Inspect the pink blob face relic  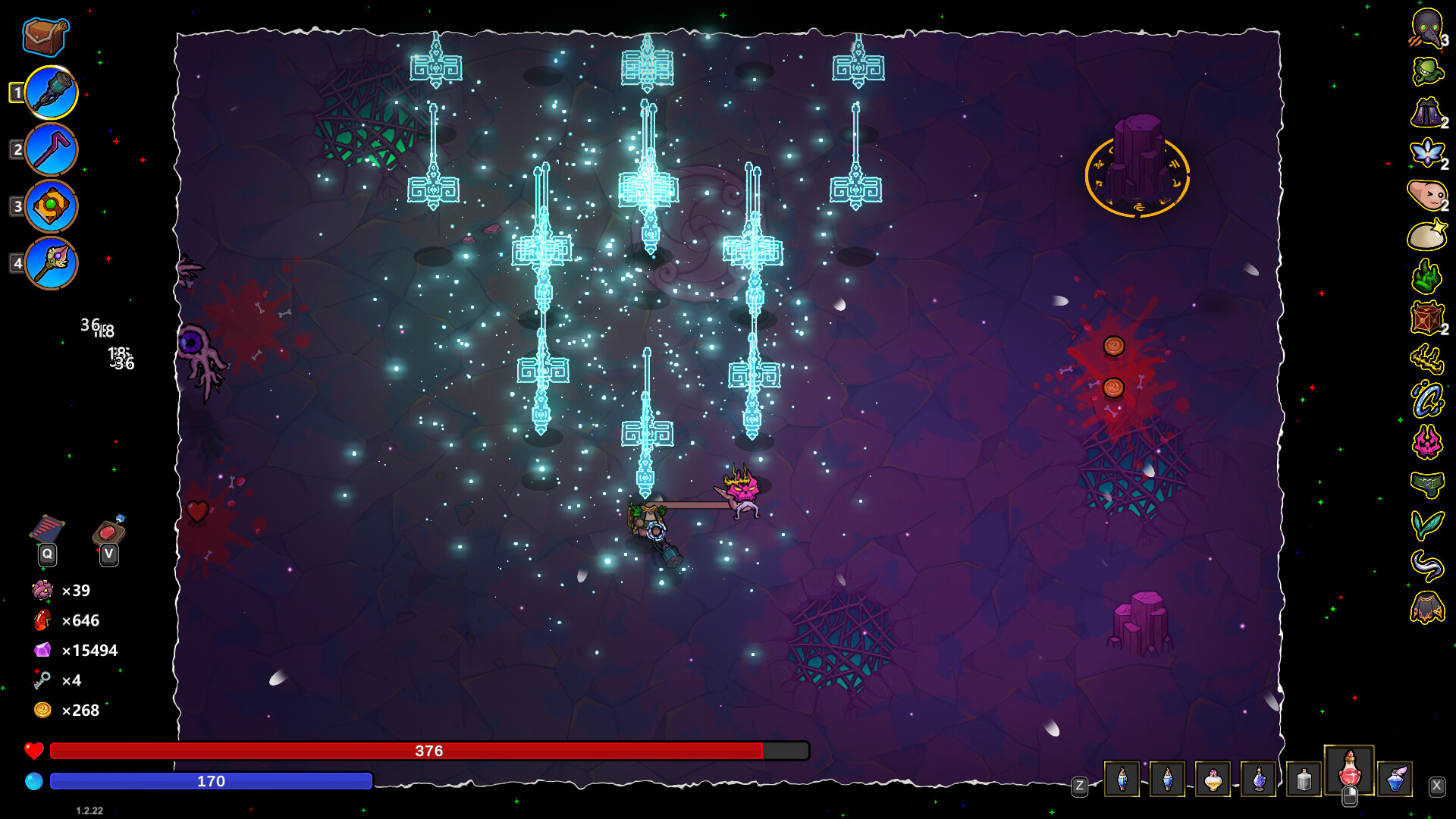tap(1426, 195)
